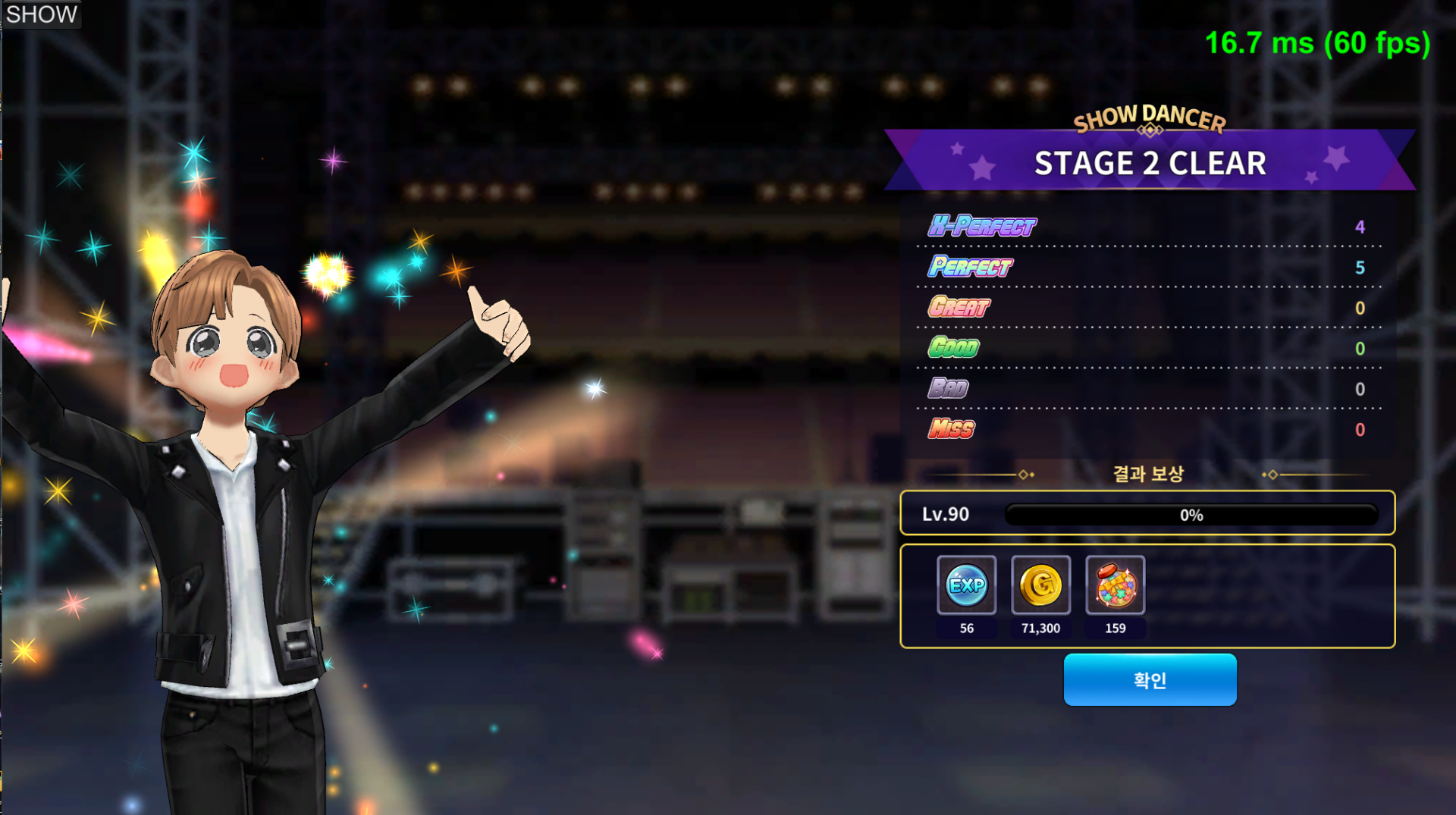Select the EXP reward icon

pos(966,585)
